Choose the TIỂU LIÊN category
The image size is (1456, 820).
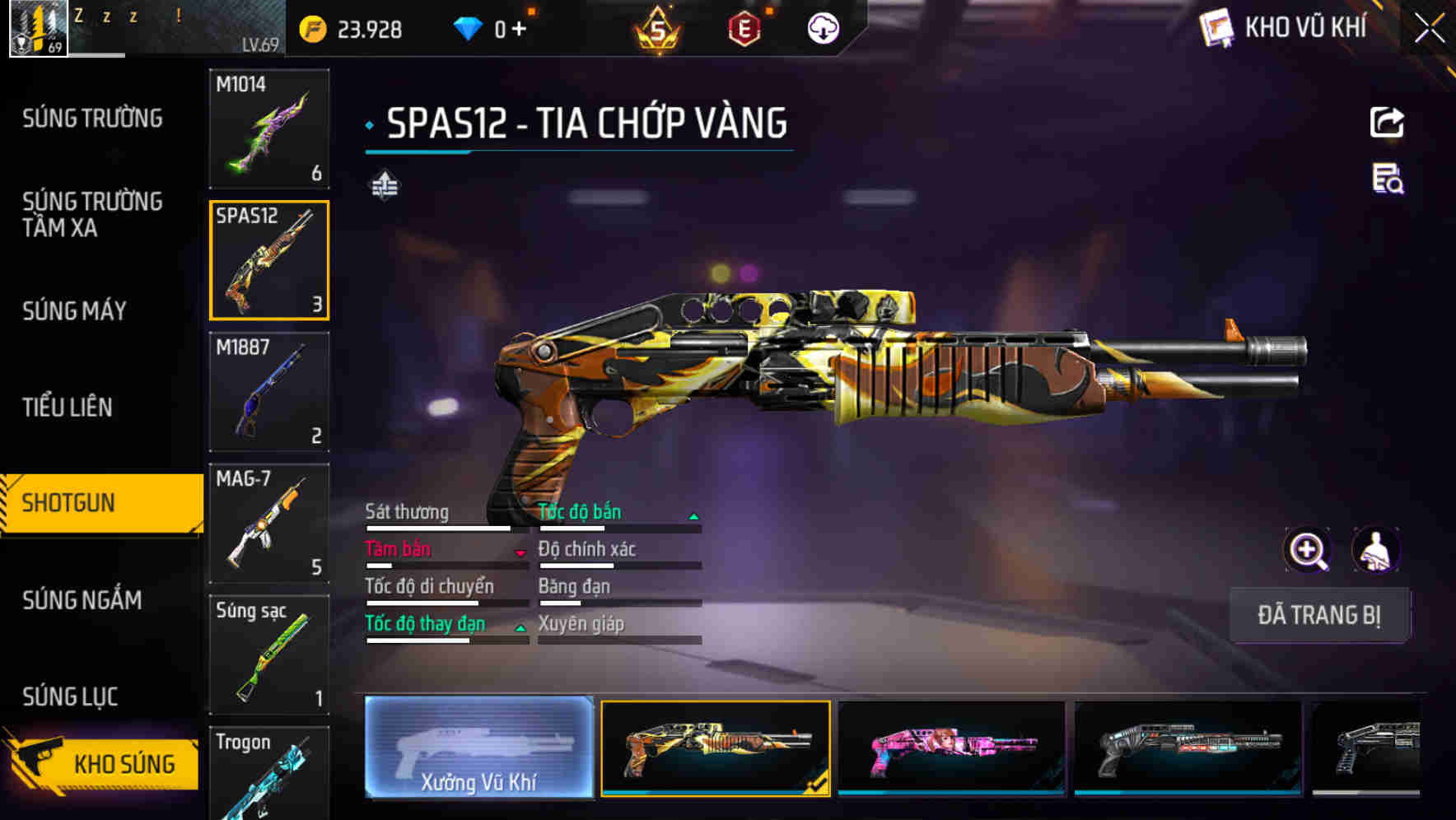pyautogui.click(x=68, y=407)
